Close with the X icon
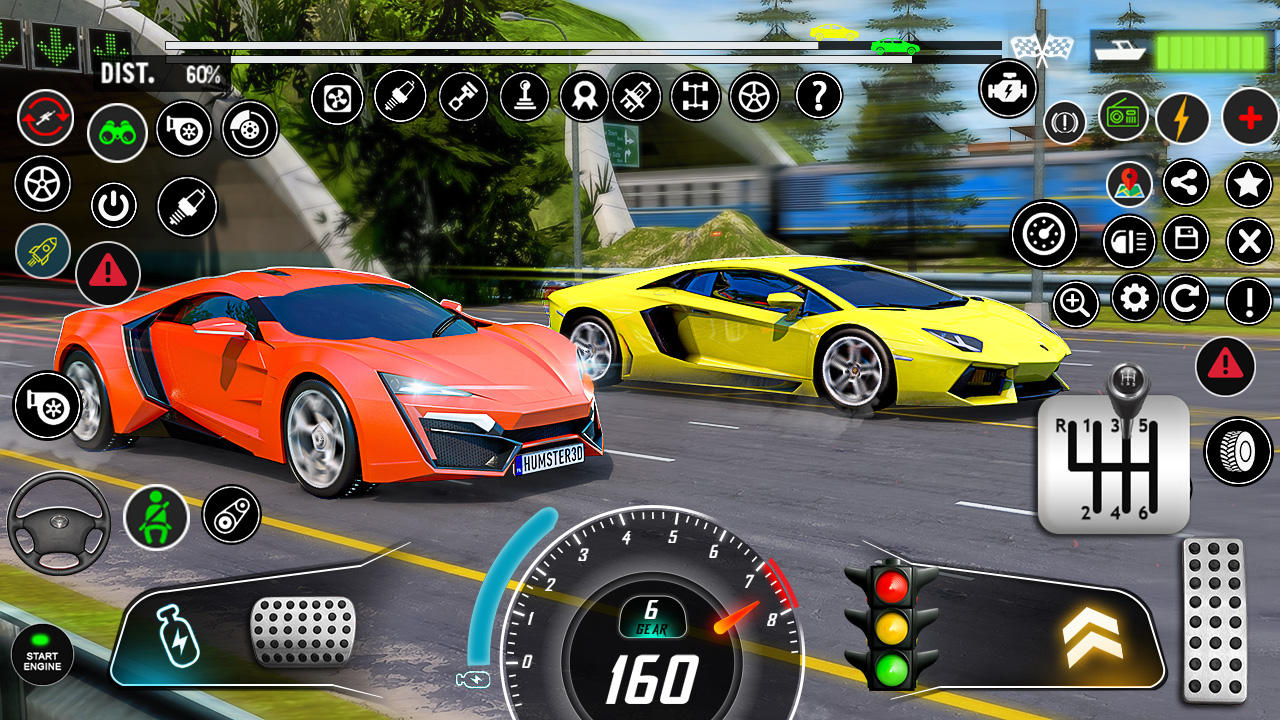Screen dimensions: 1280x720 pyautogui.click(x=1248, y=241)
